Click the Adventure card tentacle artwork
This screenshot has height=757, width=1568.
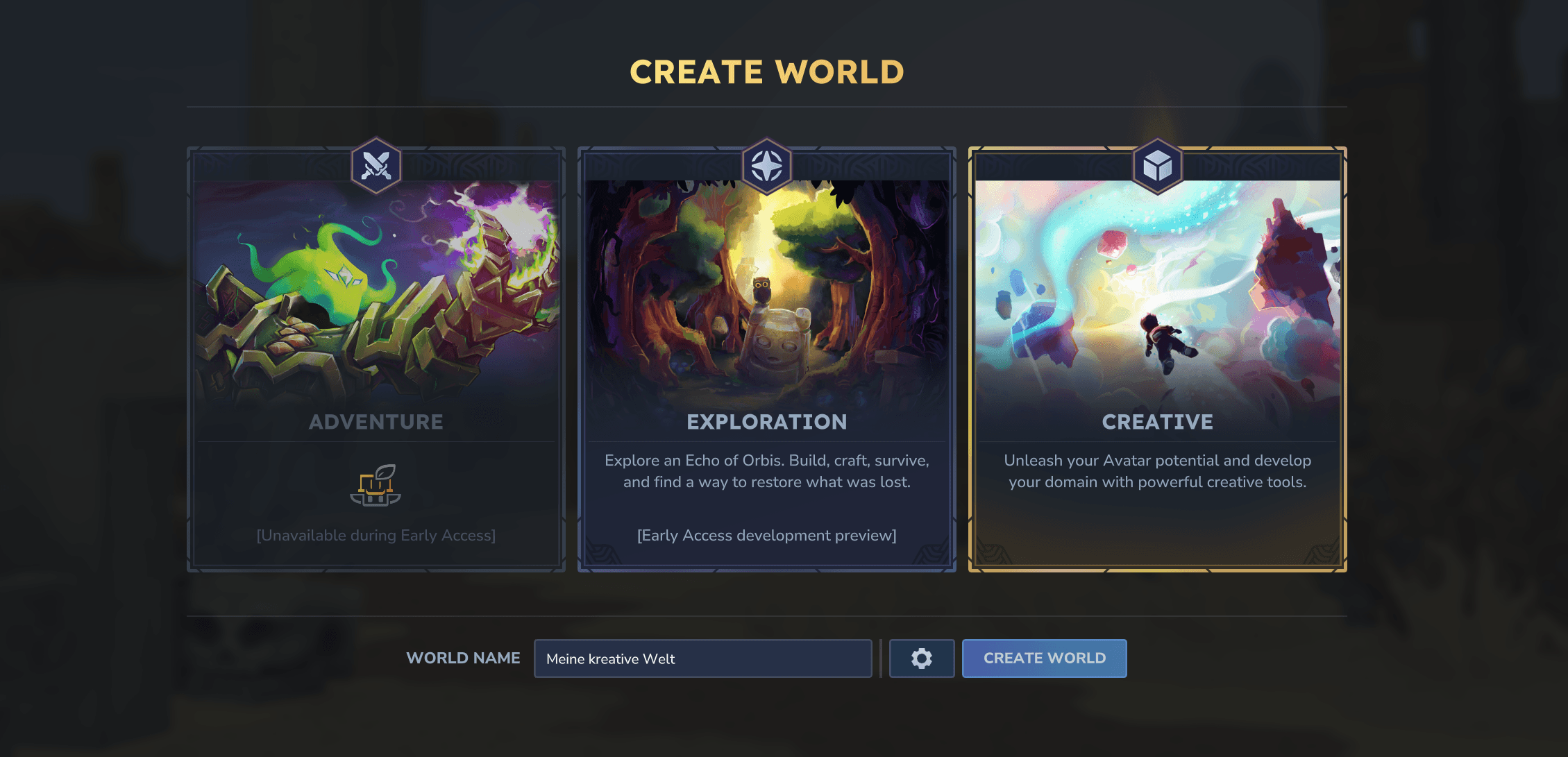(x=376, y=291)
